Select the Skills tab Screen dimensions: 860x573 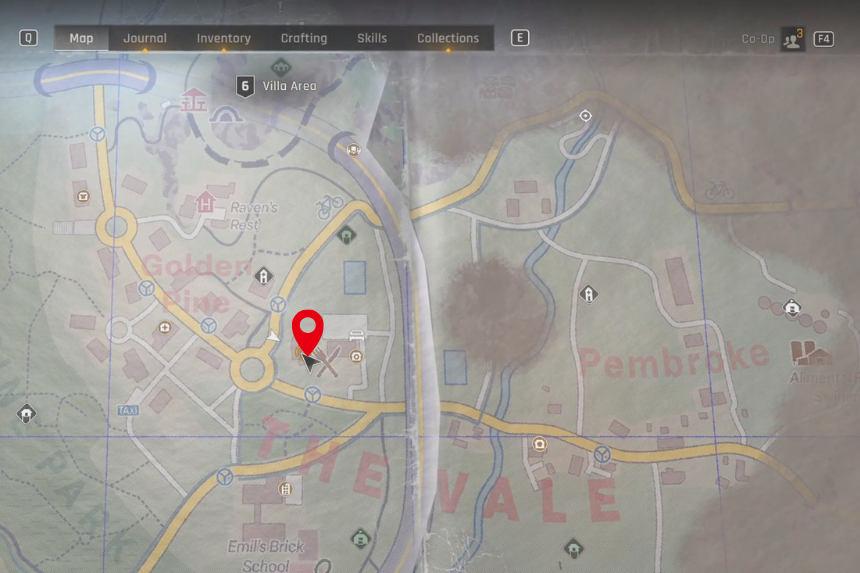[372, 39]
